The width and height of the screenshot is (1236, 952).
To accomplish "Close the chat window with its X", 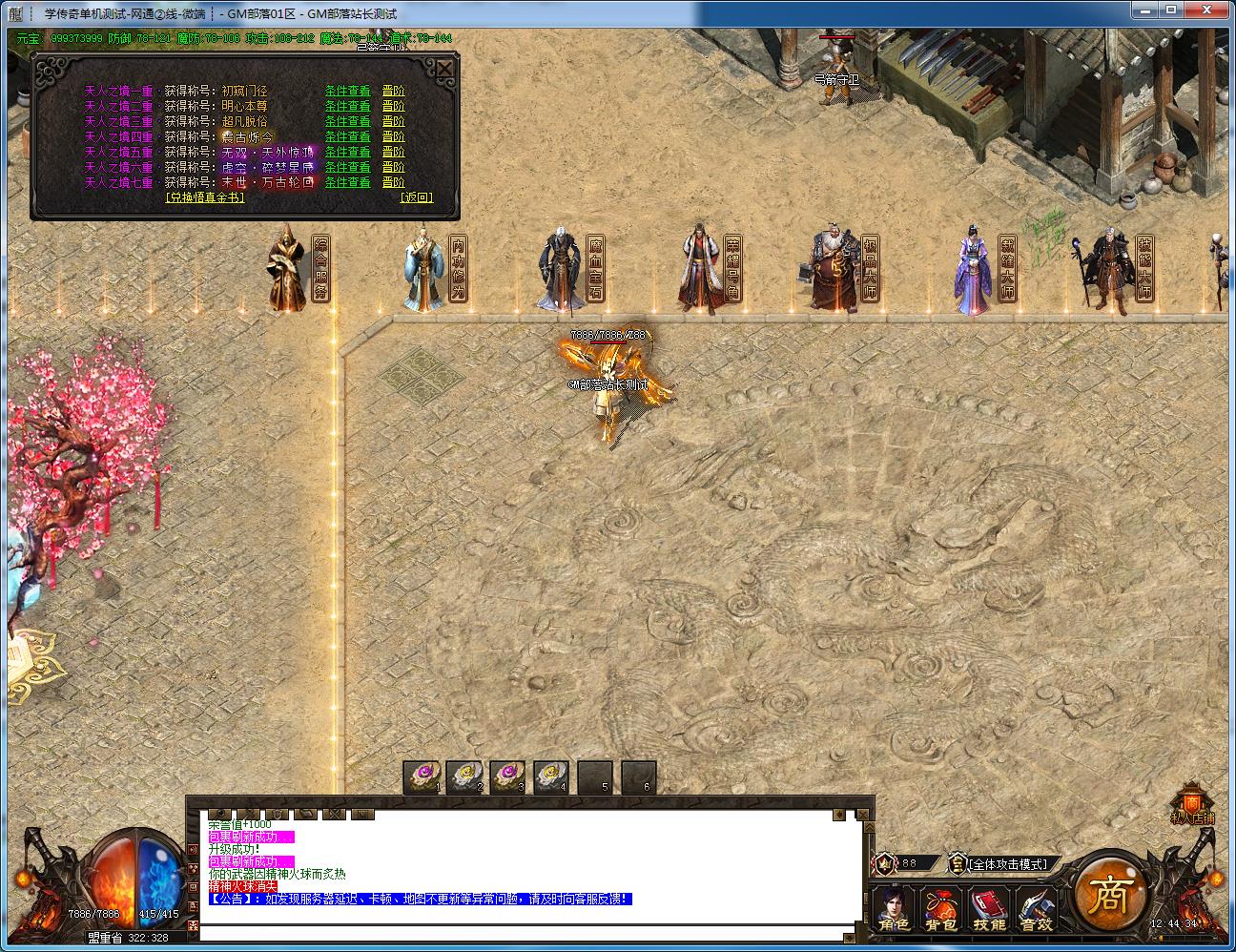I will coord(863,815).
